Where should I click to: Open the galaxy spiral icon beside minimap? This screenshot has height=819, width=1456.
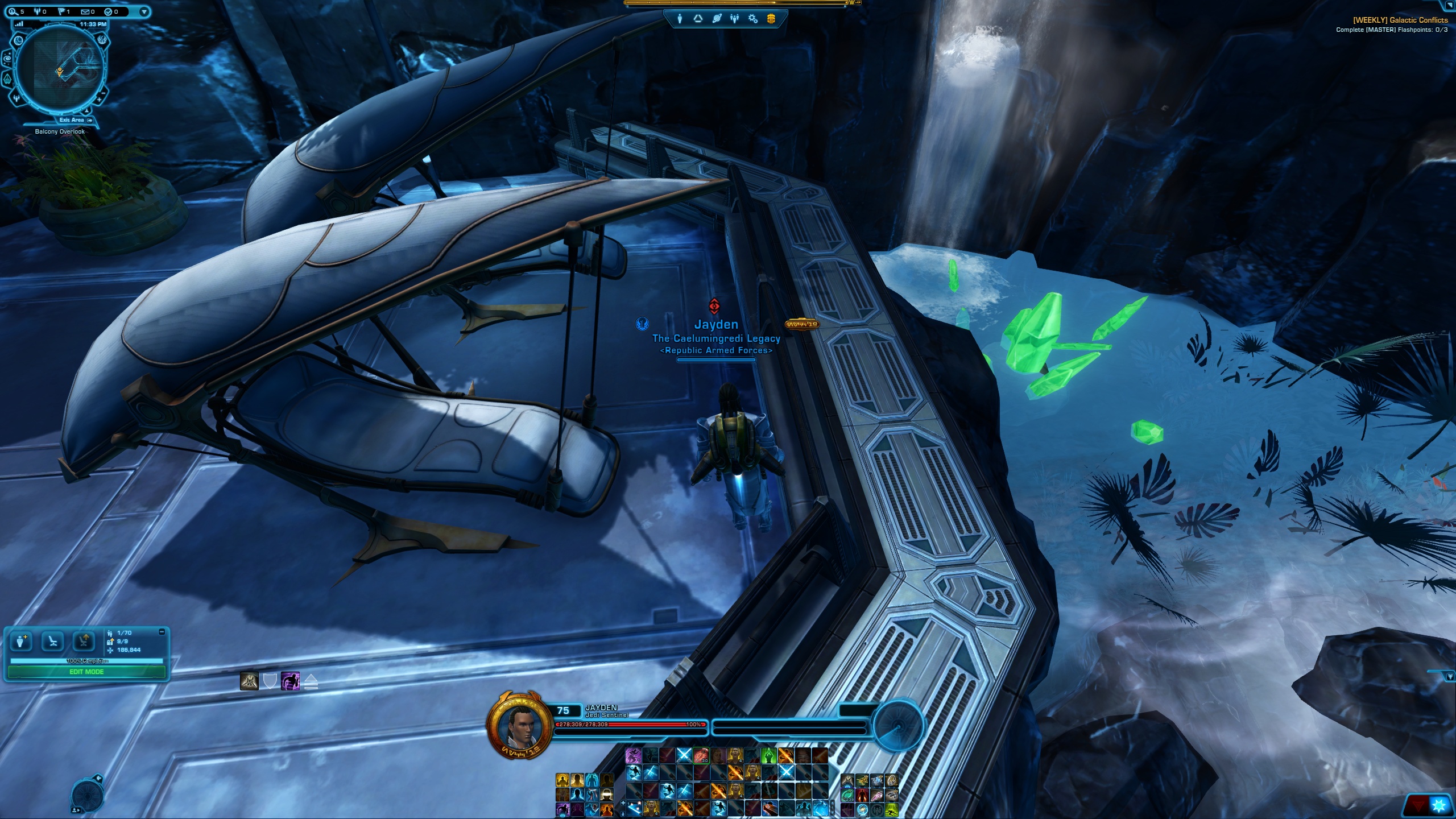(x=8, y=58)
